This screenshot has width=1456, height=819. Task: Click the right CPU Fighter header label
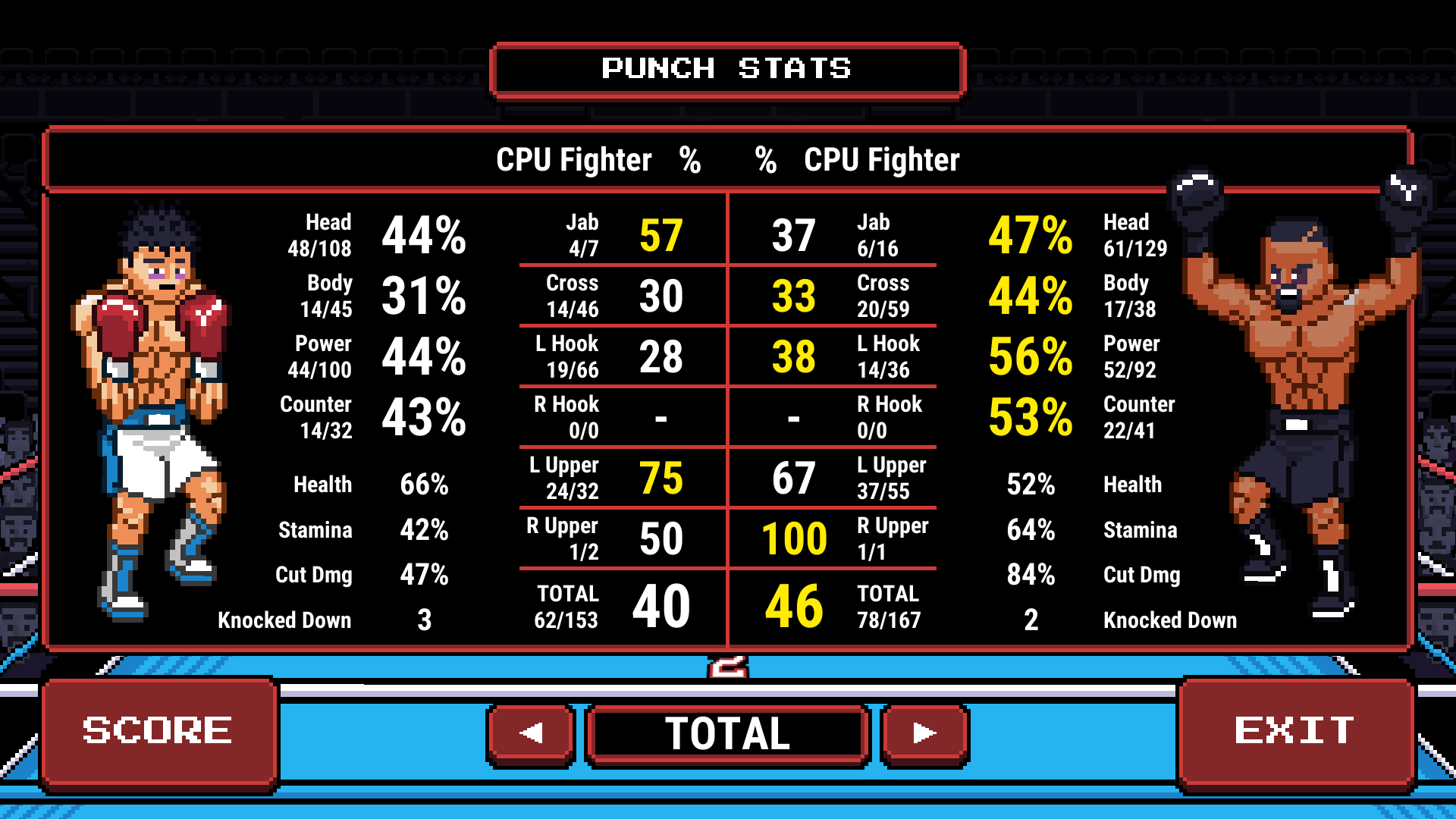tap(882, 160)
